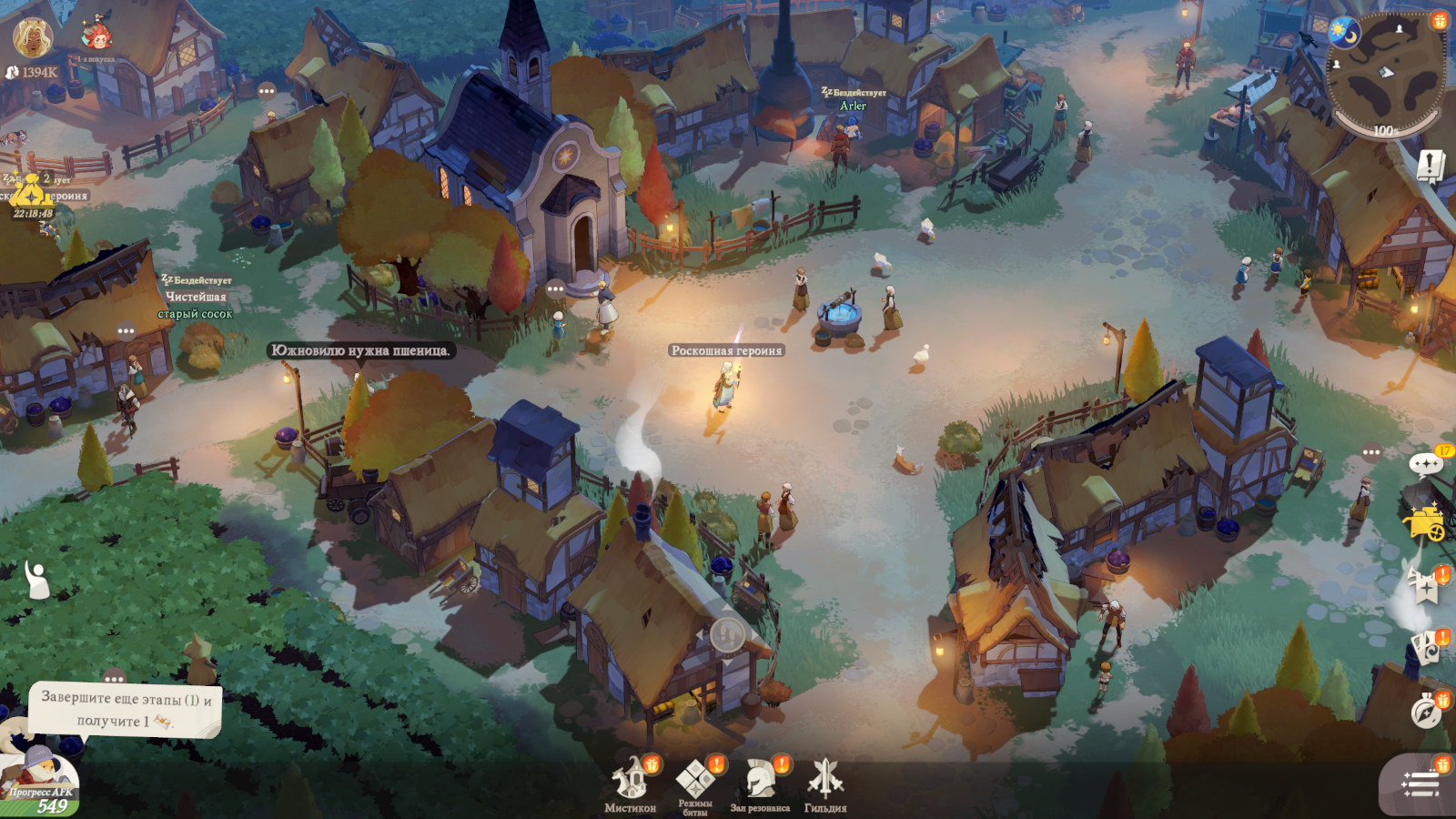Viewport: 1456px width, 819px height.
Task: Expand the main menu list button
Action: (x=1421, y=784)
